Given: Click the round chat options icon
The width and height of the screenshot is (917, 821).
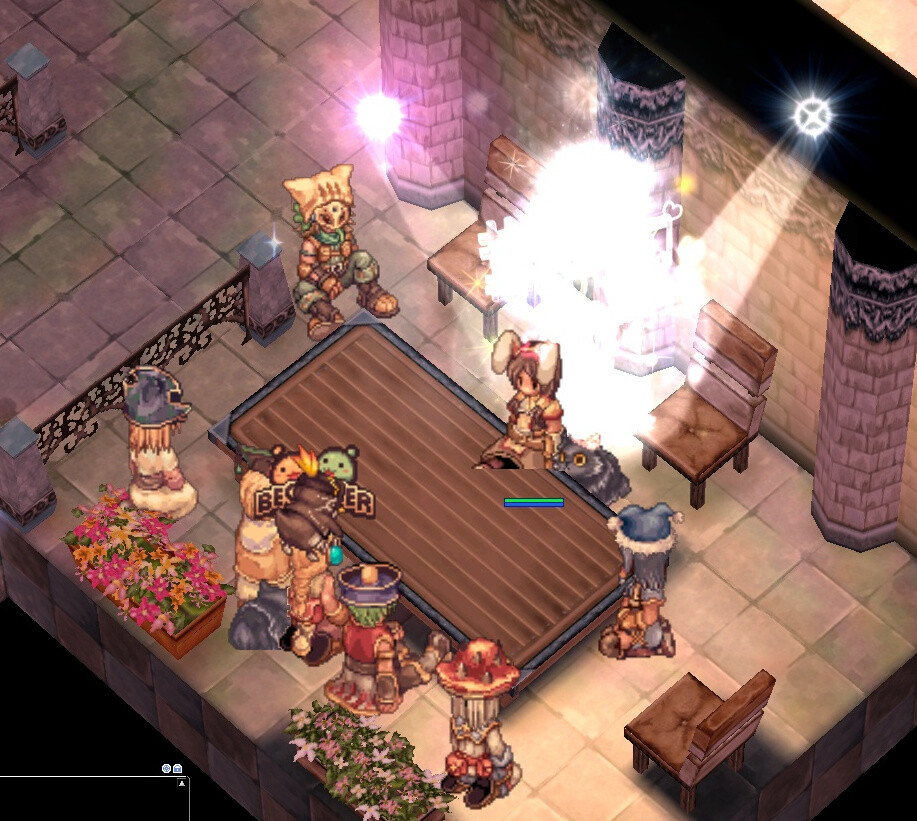Looking at the screenshot, I should click(x=166, y=768).
